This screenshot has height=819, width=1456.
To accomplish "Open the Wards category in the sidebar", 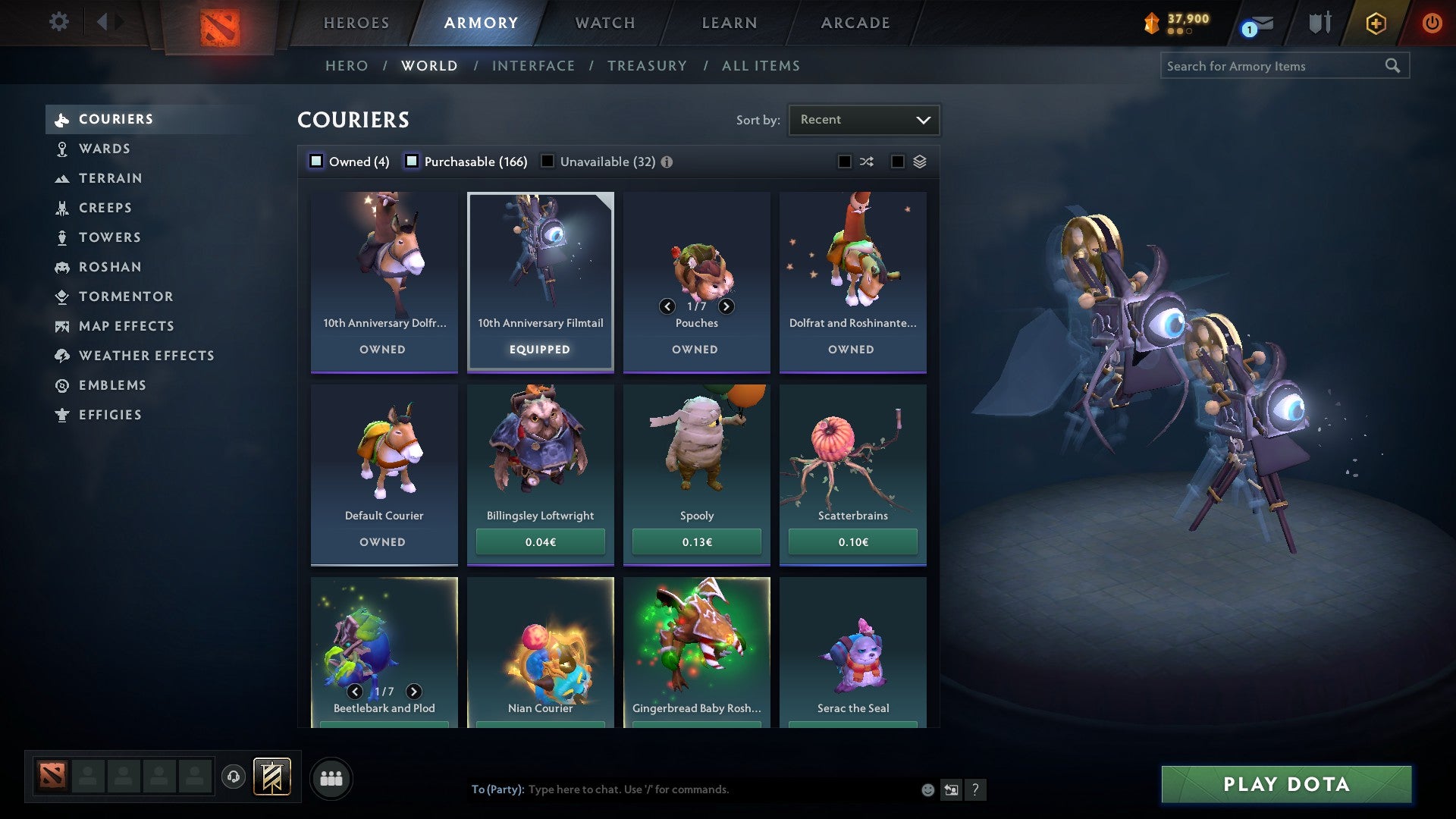I will tap(103, 149).
